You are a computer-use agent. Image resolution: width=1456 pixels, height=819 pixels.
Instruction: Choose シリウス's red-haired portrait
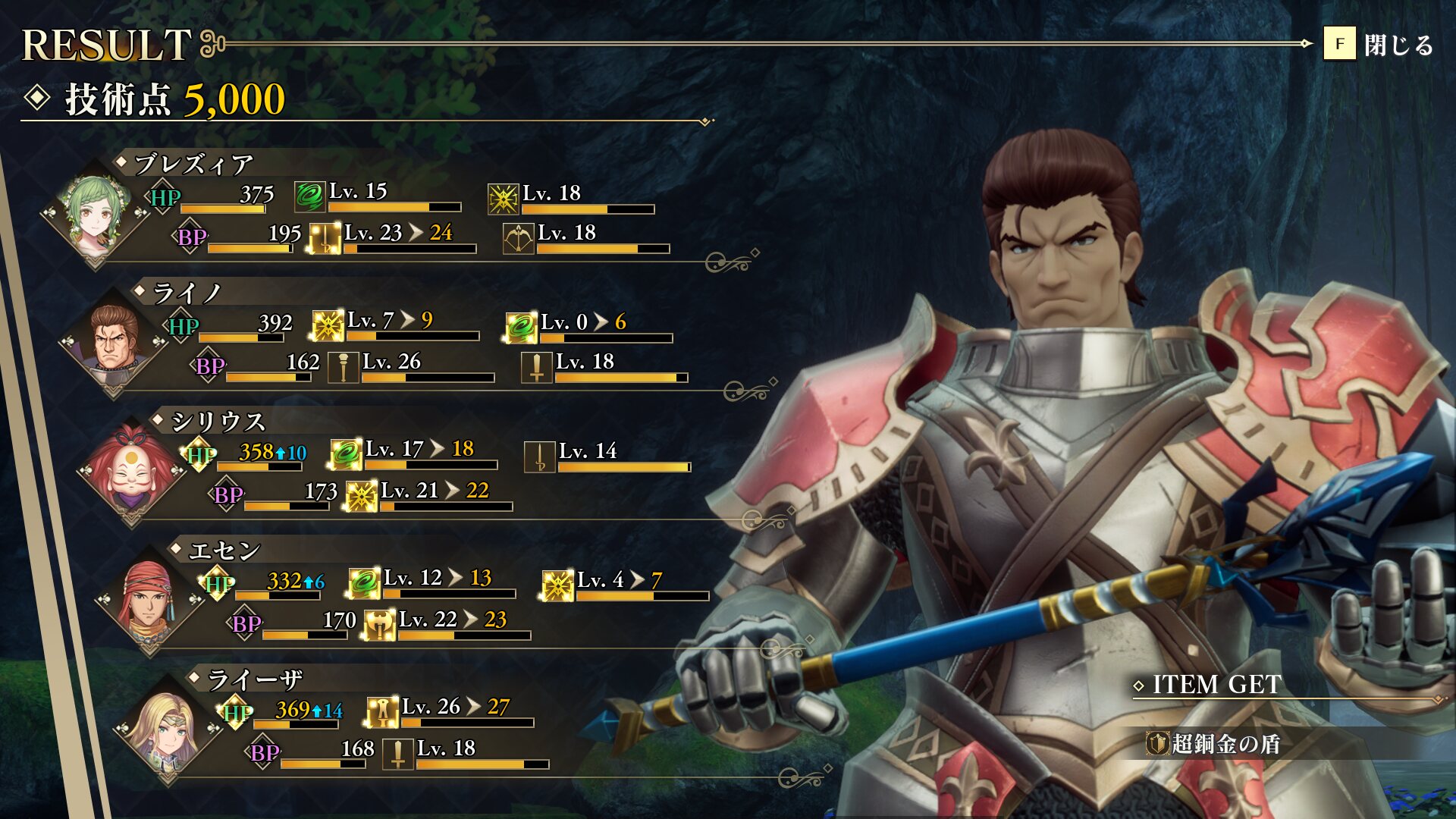point(132,470)
